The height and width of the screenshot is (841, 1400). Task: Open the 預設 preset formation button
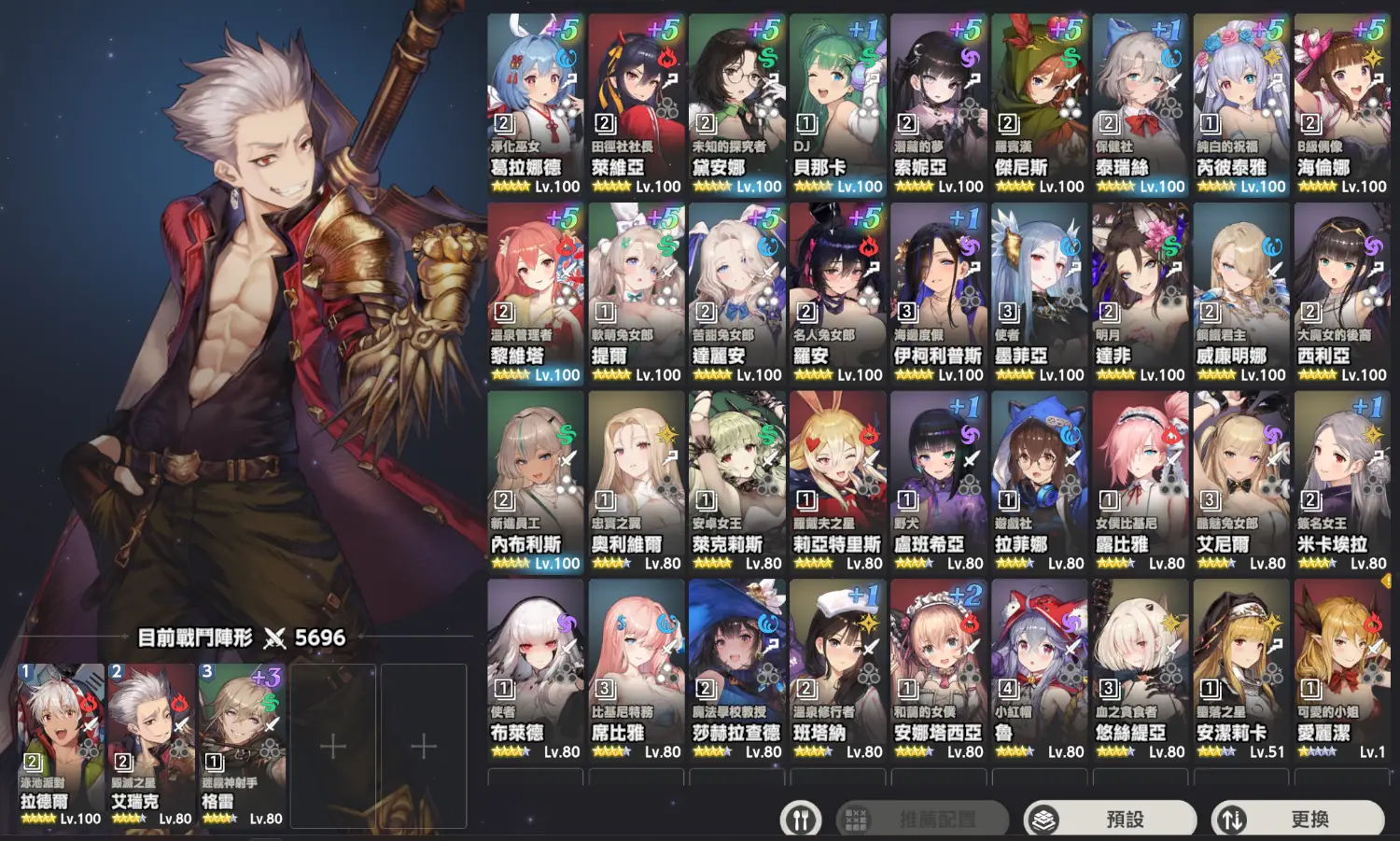(x=1110, y=819)
